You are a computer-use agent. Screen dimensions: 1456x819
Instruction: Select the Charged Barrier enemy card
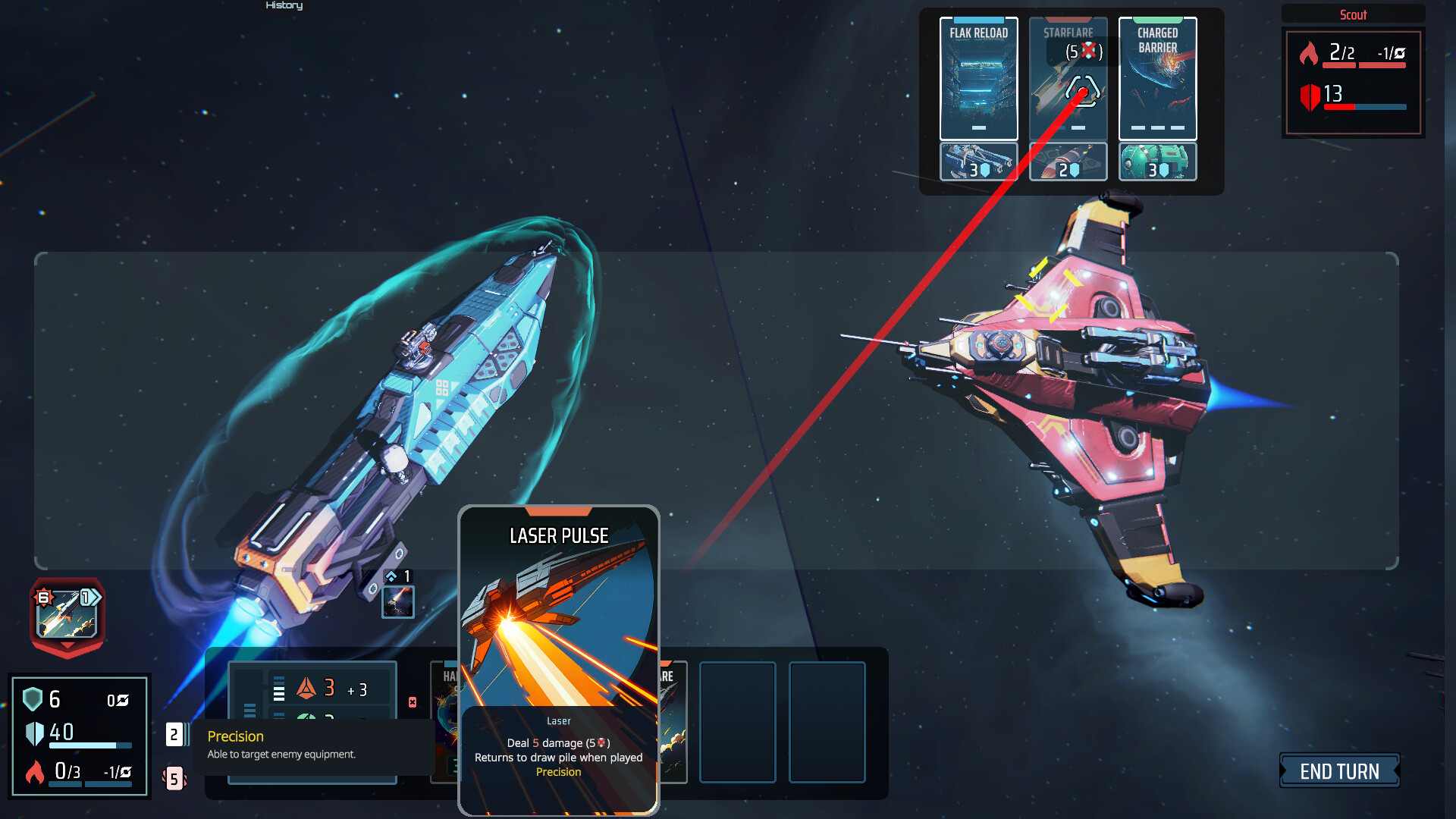coord(1158,80)
